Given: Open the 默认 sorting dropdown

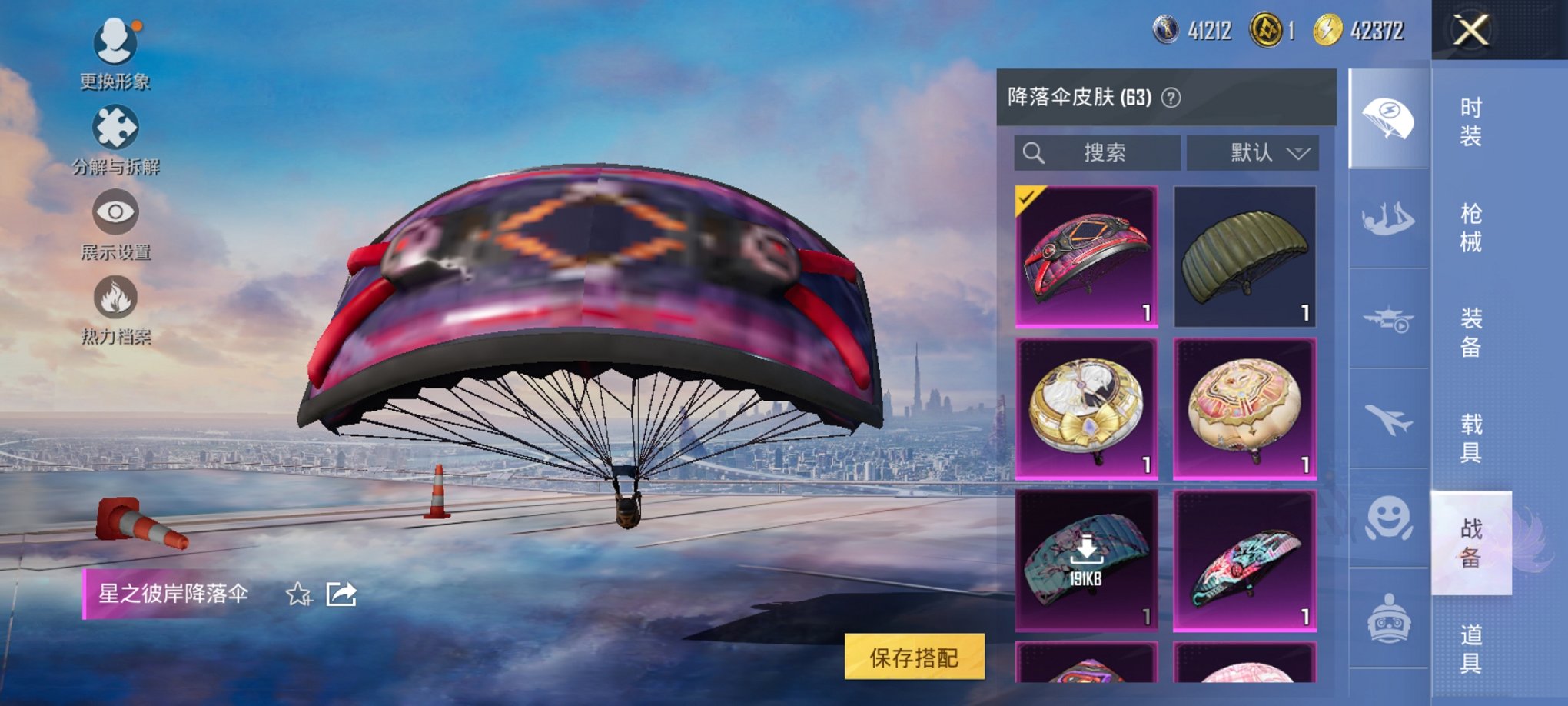Looking at the screenshot, I should coord(1253,152).
